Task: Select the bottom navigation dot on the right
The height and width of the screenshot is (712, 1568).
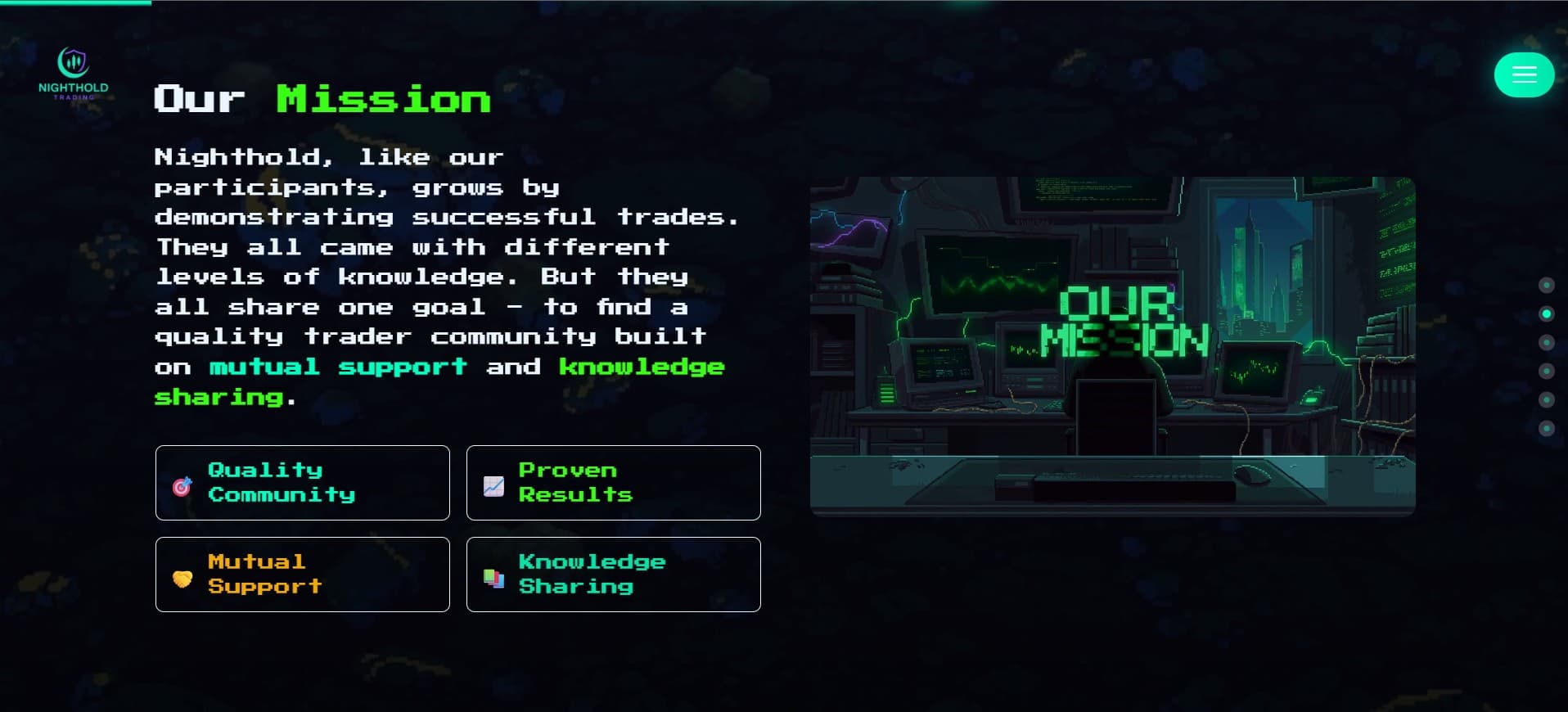Action: point(1547,426)
